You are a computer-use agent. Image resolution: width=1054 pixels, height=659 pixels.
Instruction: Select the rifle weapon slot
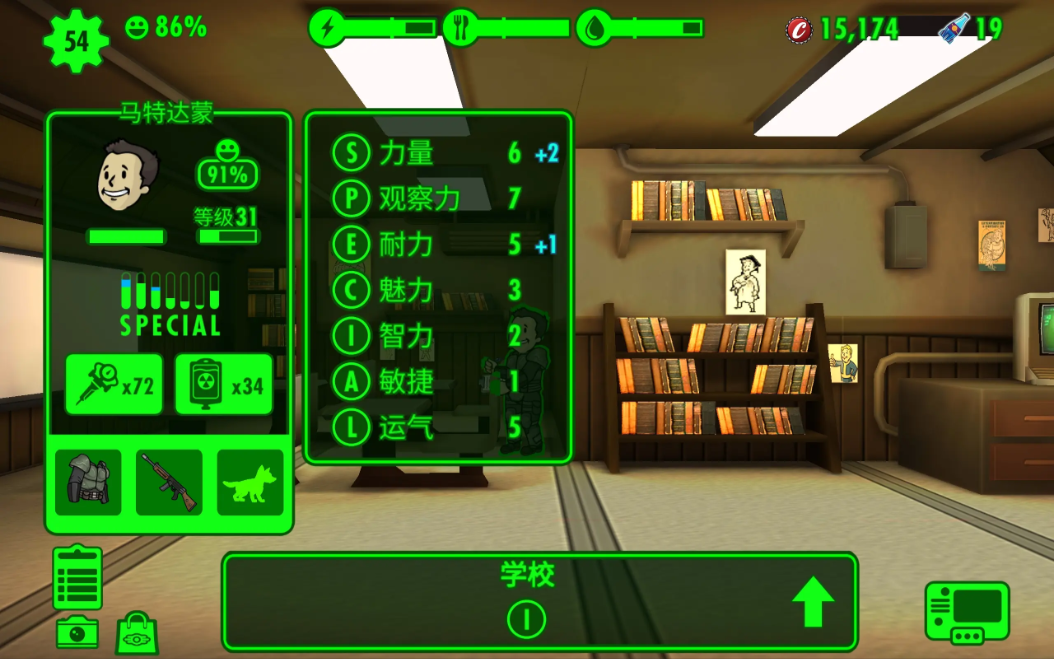(x=169, y=482)
